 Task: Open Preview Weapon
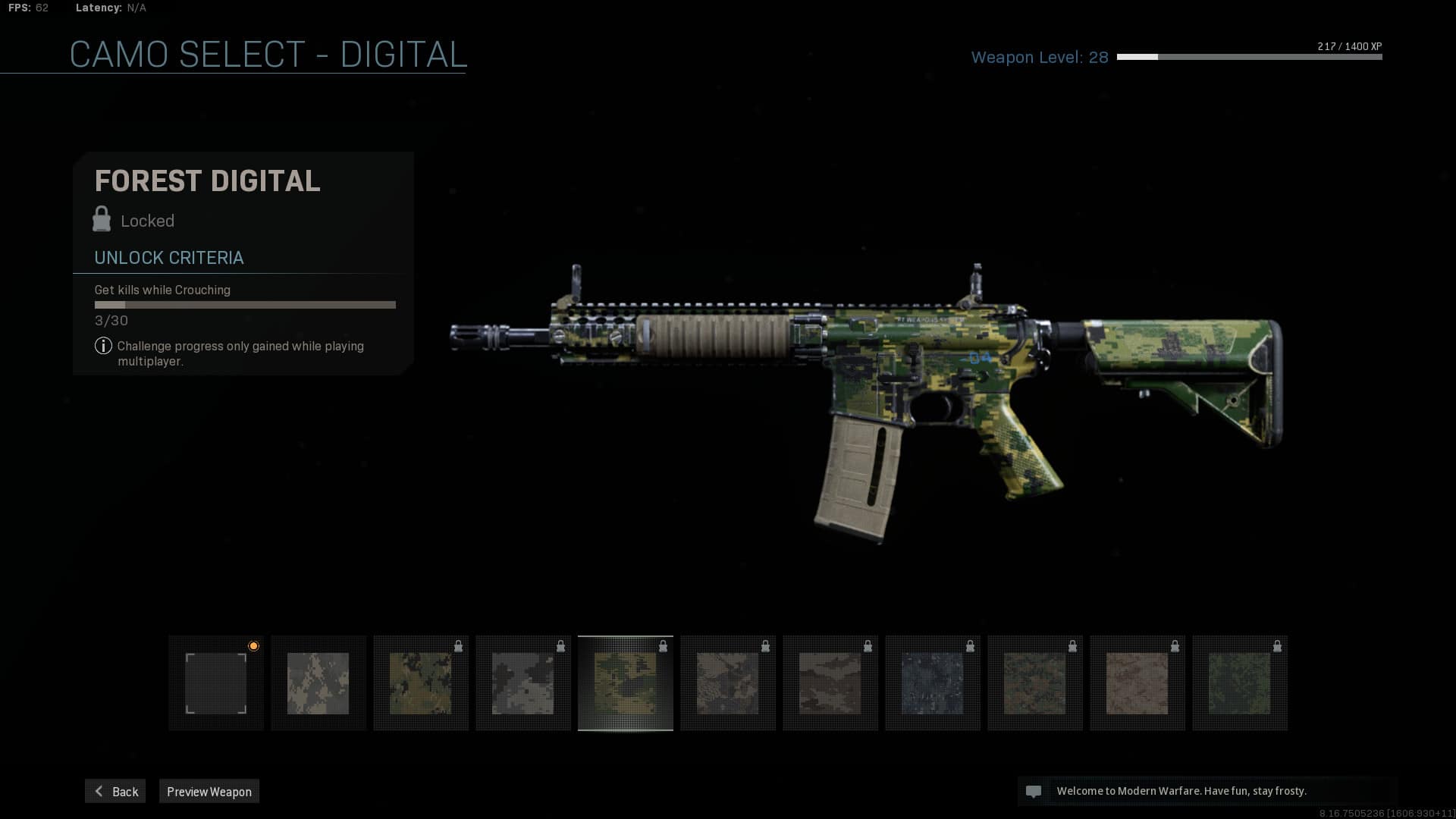point(209,791)
